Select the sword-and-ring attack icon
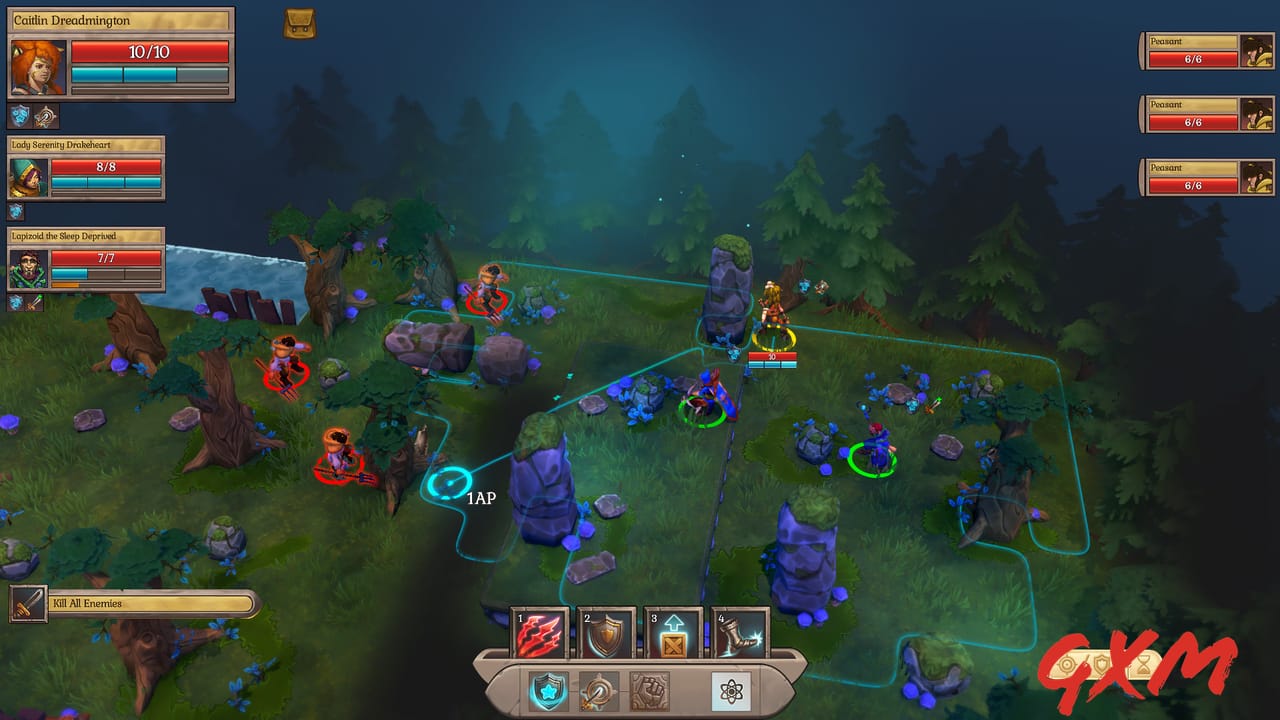Screen dimensions: 1280x720 pos(601,692)
